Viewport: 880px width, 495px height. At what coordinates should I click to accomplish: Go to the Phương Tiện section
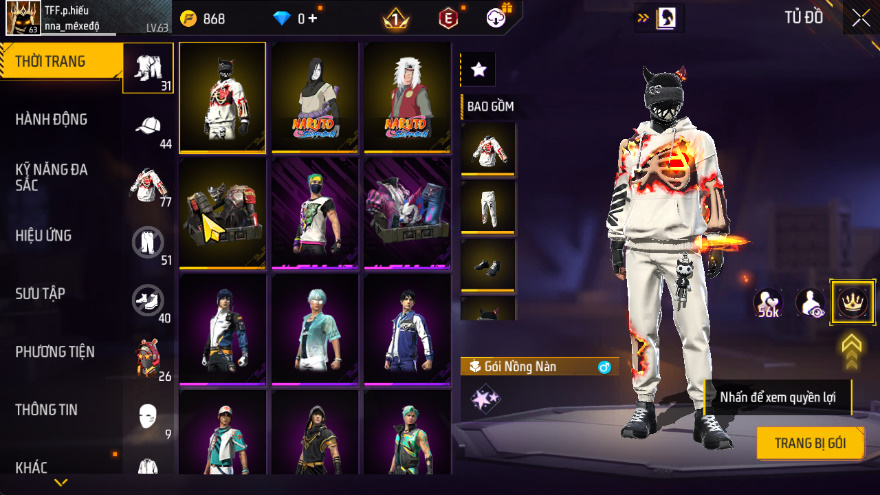coord(55,351)
